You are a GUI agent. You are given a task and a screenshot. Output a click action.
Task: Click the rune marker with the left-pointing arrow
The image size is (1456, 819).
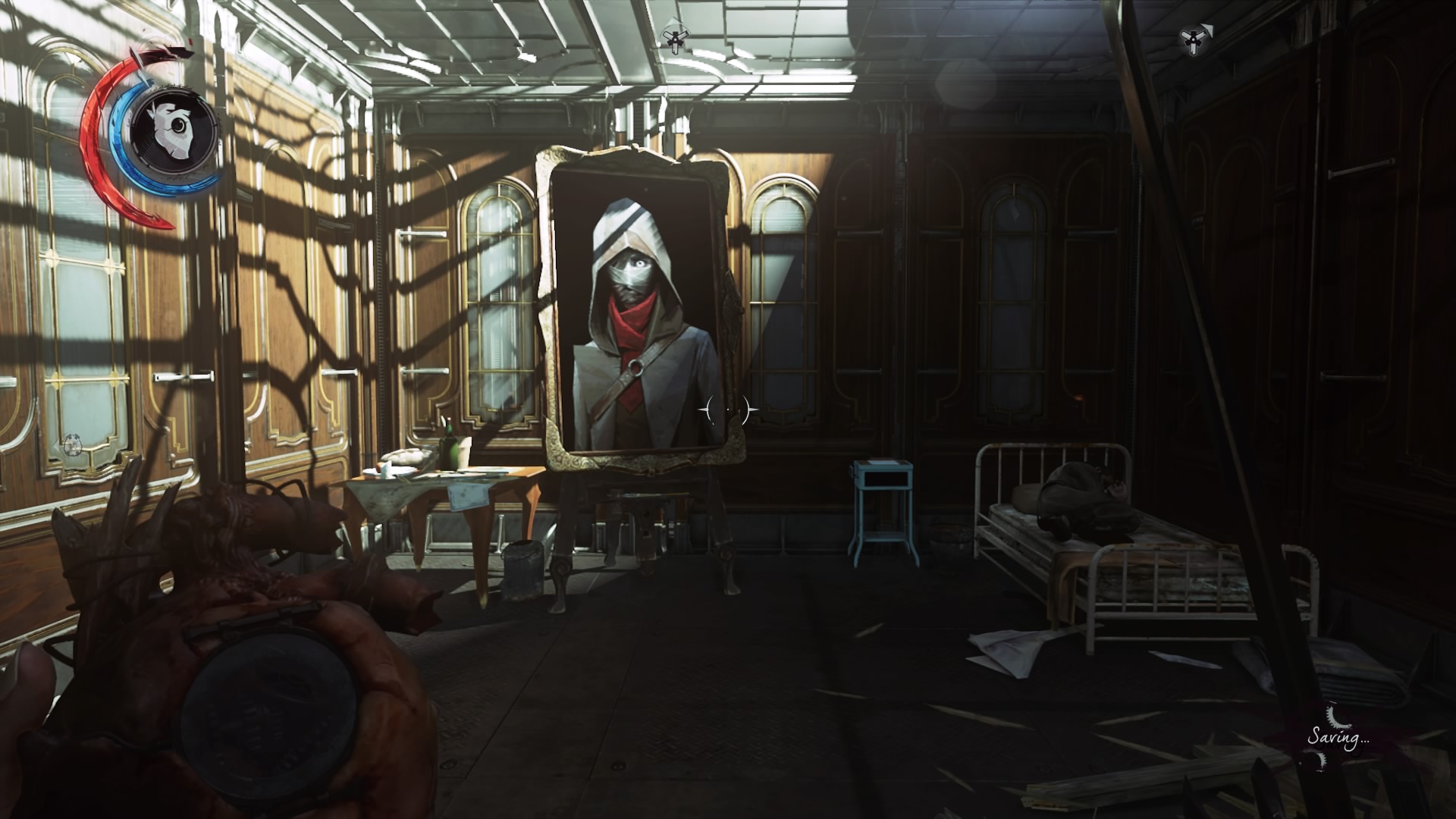pyautogui.click(x=72, y=444)
